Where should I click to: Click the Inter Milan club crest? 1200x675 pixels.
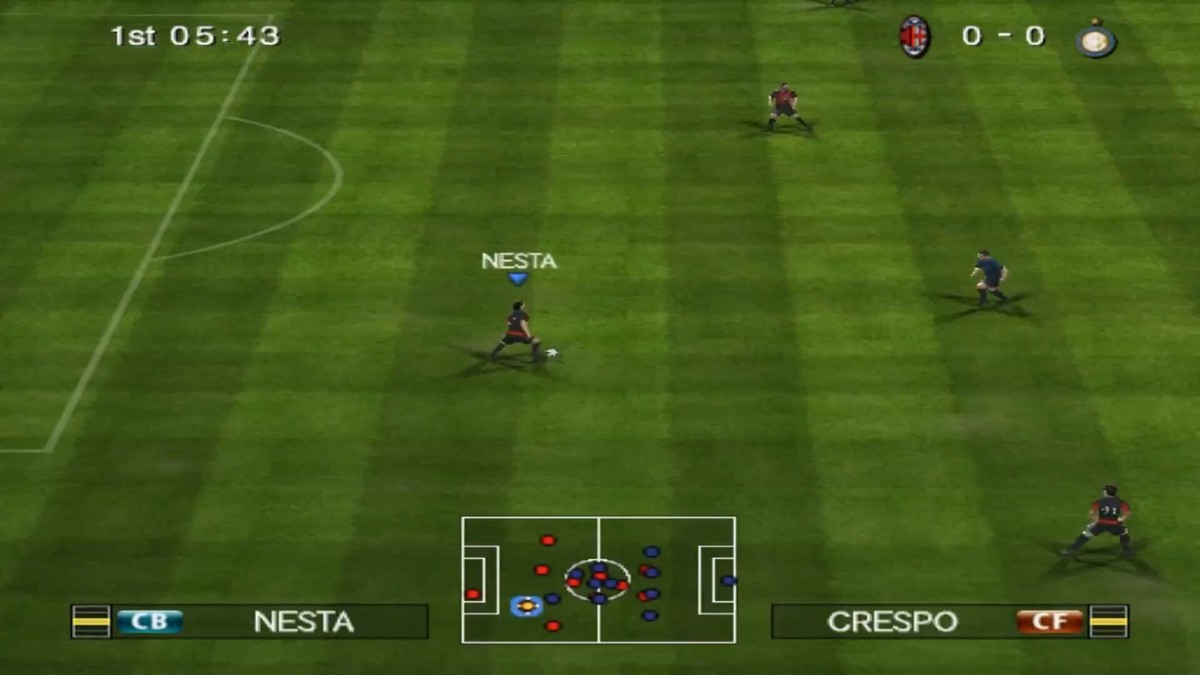point(1096,39)
